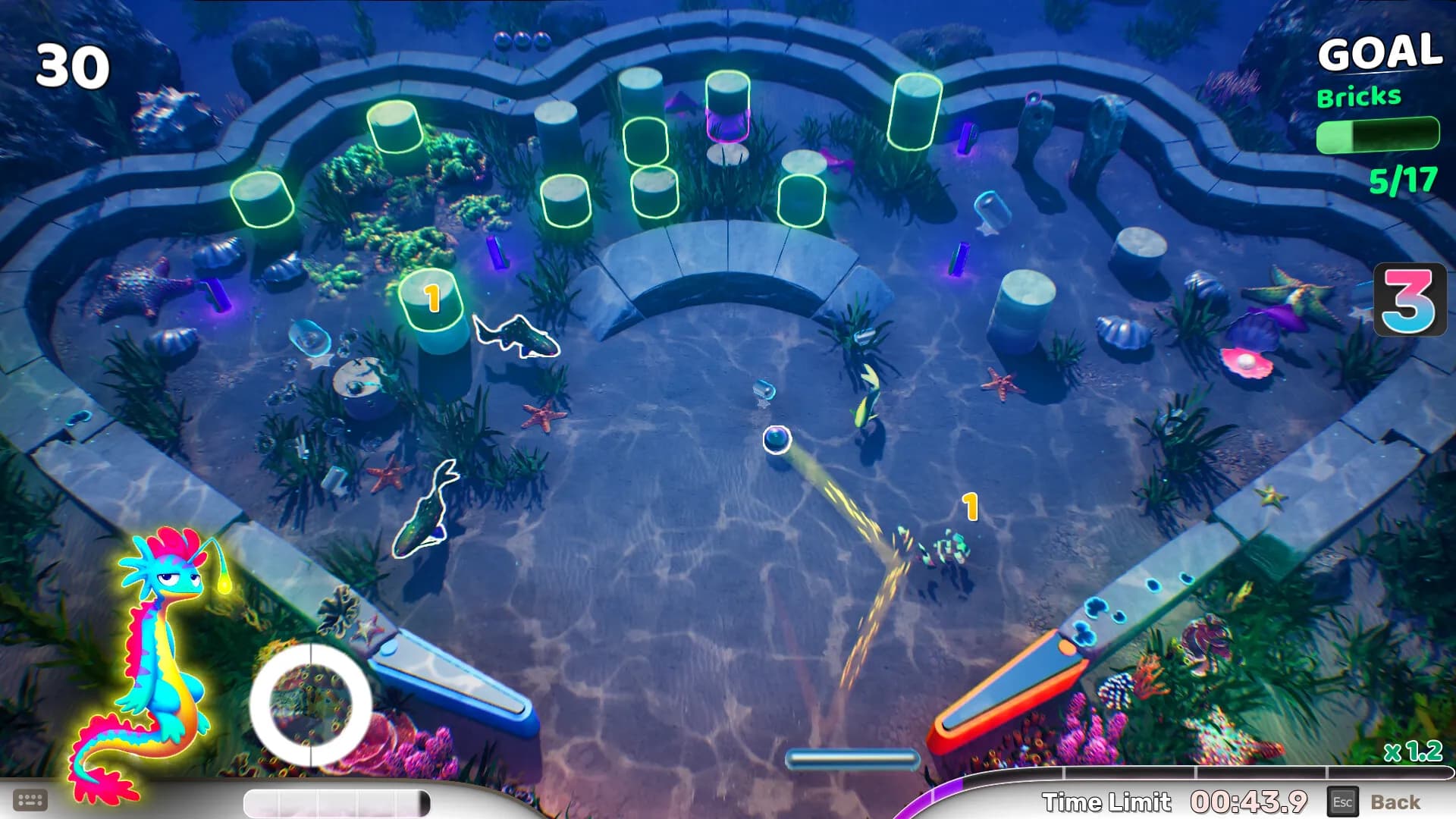
Task: Click the Back label
Action: (1395, 802)
